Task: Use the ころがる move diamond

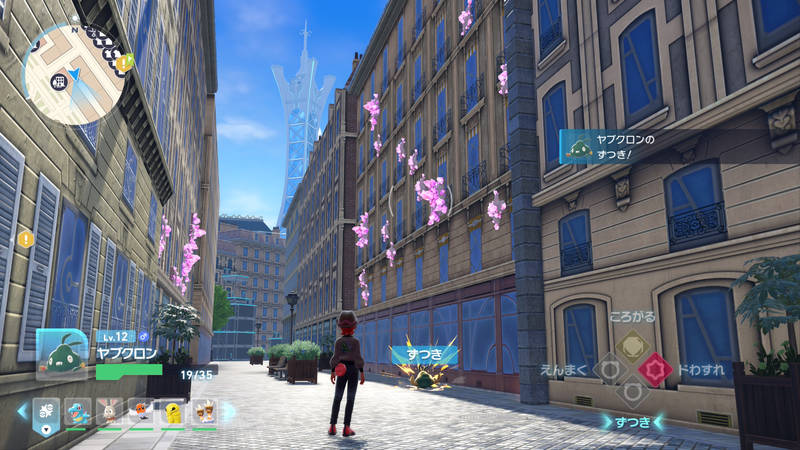Action: tap(632, 348)
